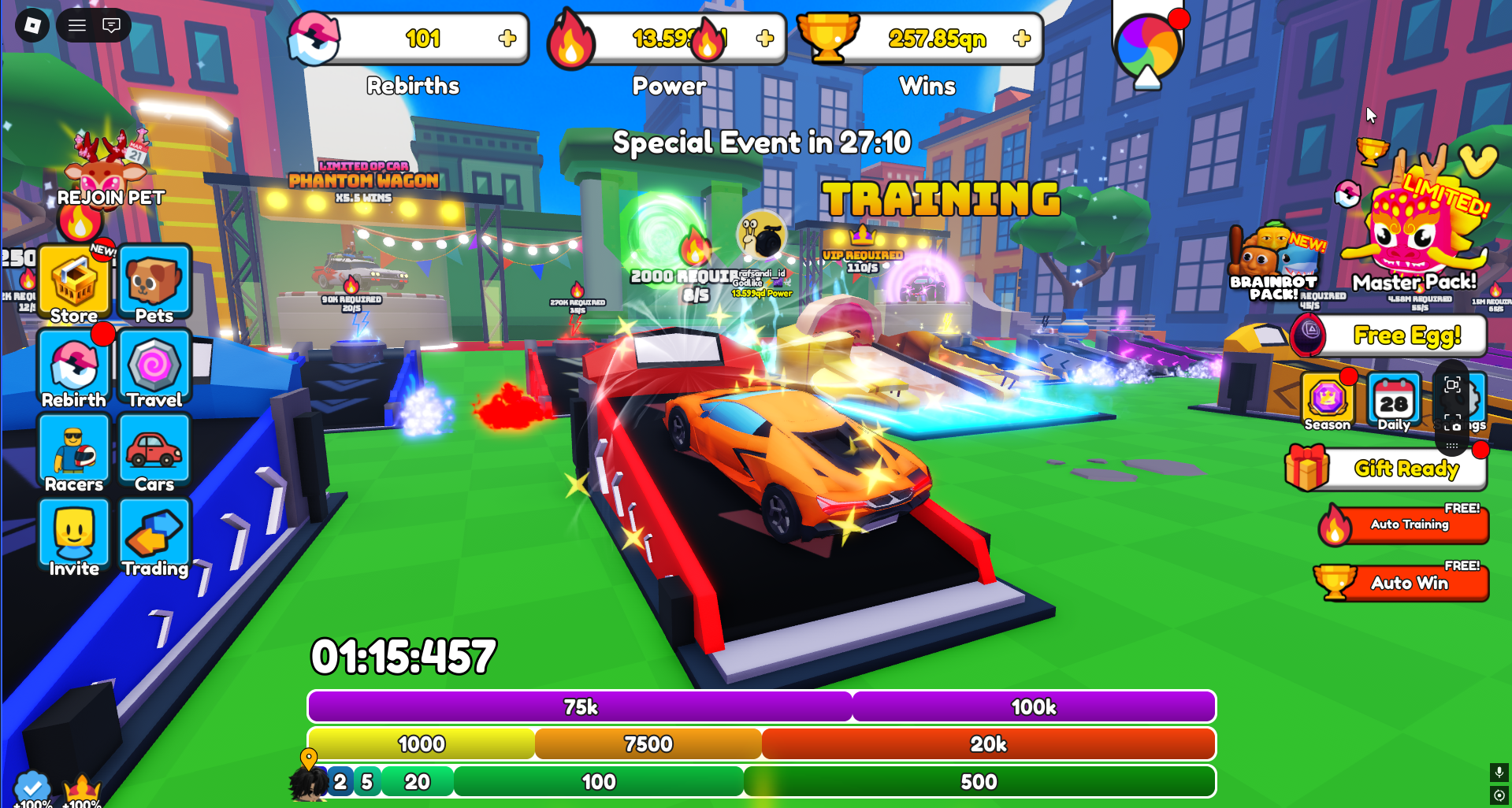Toggle the Roblox chat window
Viewport: 1512px width, 808px height.
tap(110, 24)
